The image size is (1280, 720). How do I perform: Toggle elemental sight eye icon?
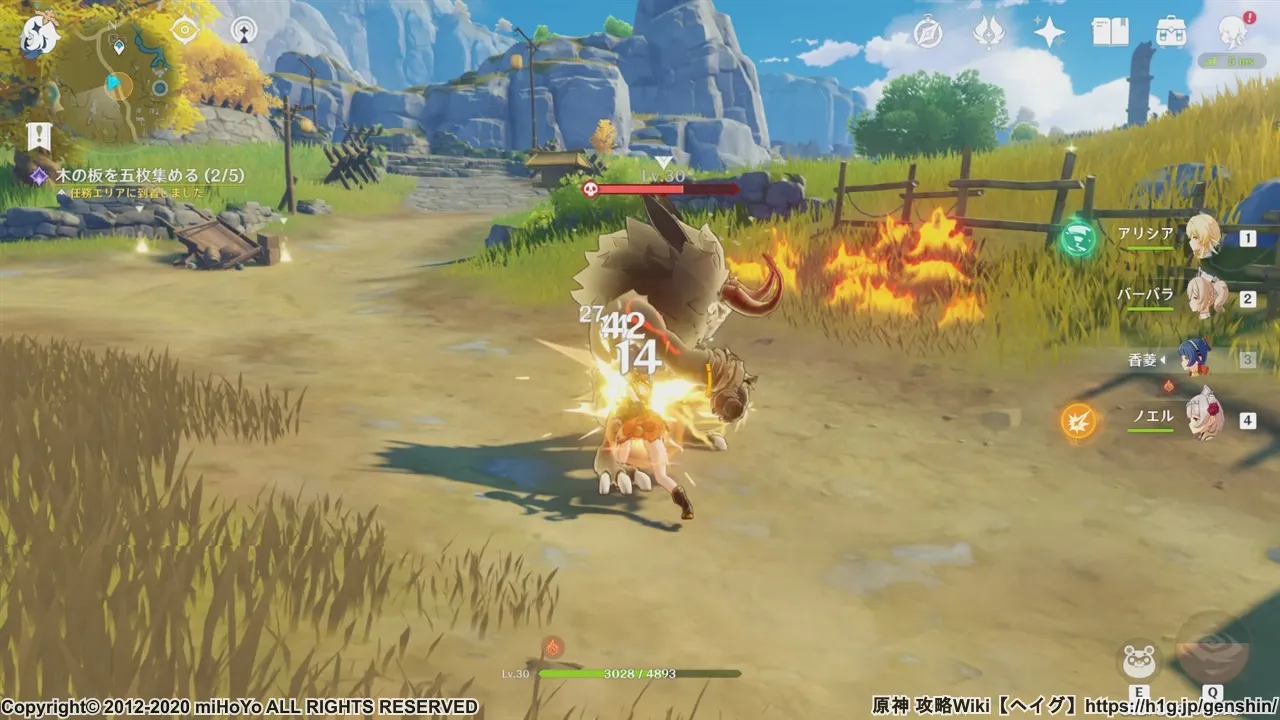pos(185,30)
